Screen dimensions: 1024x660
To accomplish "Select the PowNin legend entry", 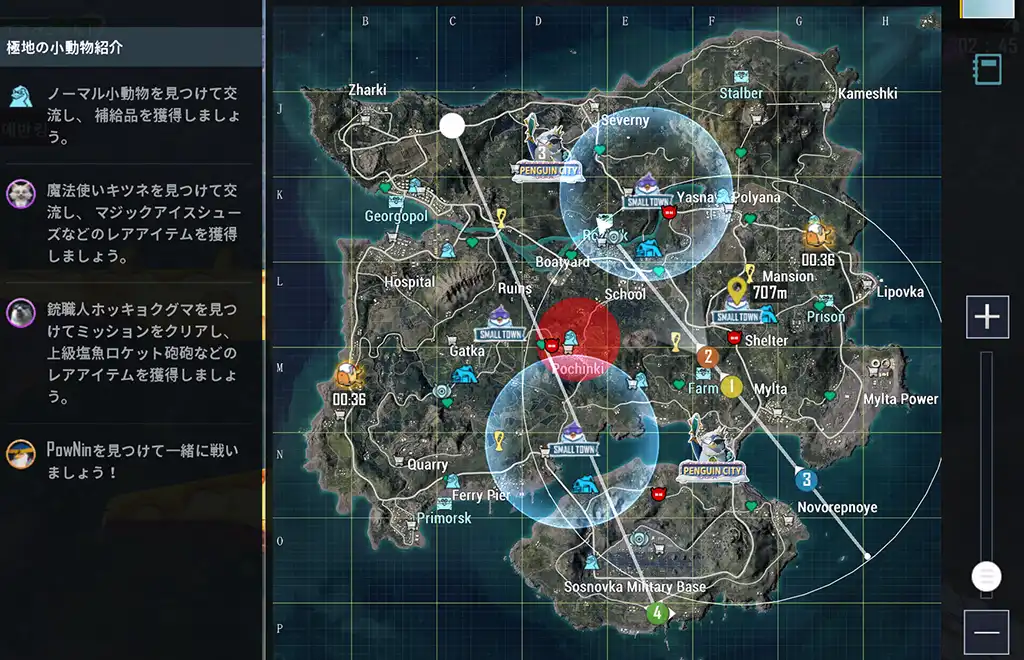I will [131, 460].
